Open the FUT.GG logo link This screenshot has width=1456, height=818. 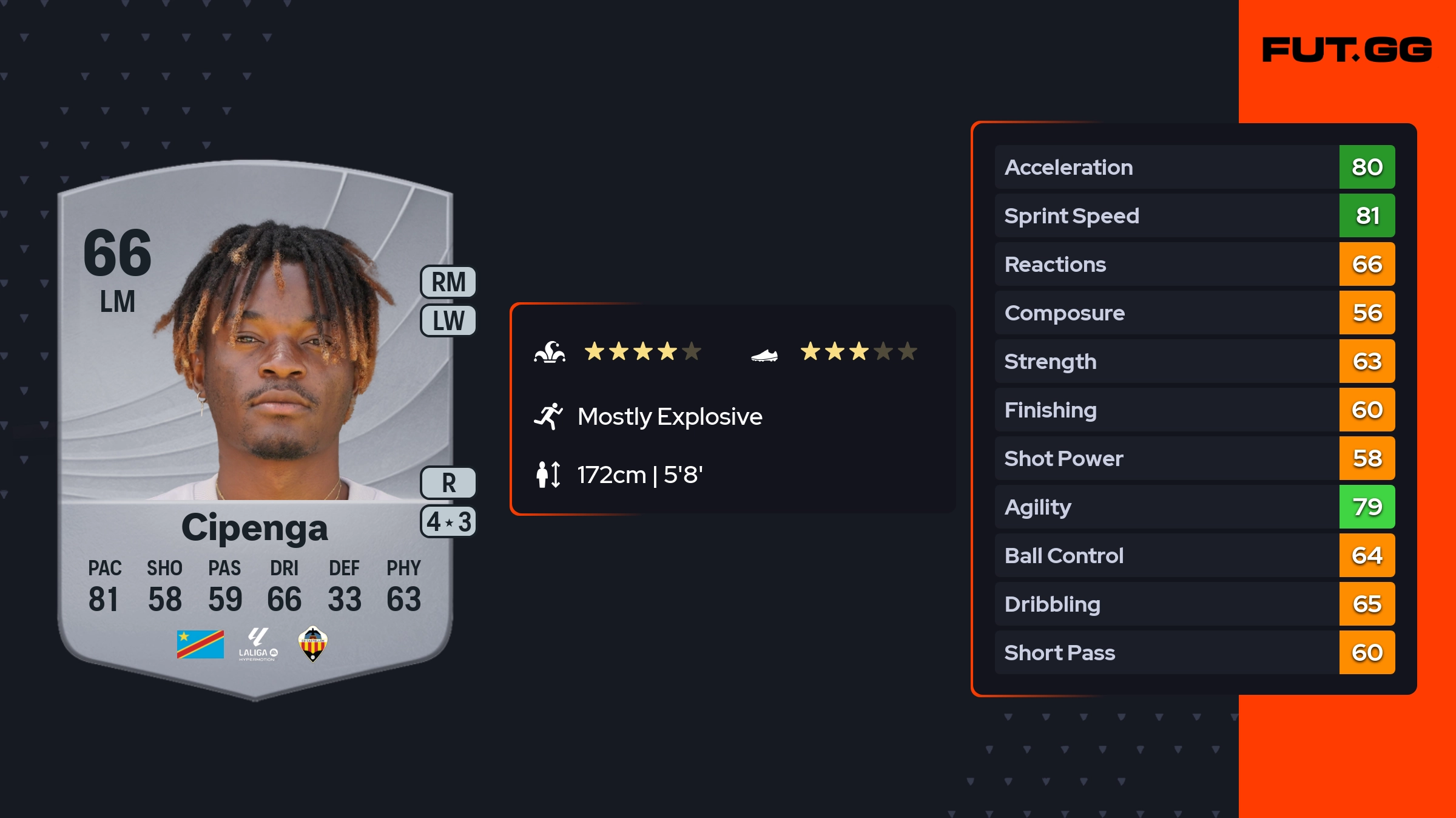(x=1347, y=50)
